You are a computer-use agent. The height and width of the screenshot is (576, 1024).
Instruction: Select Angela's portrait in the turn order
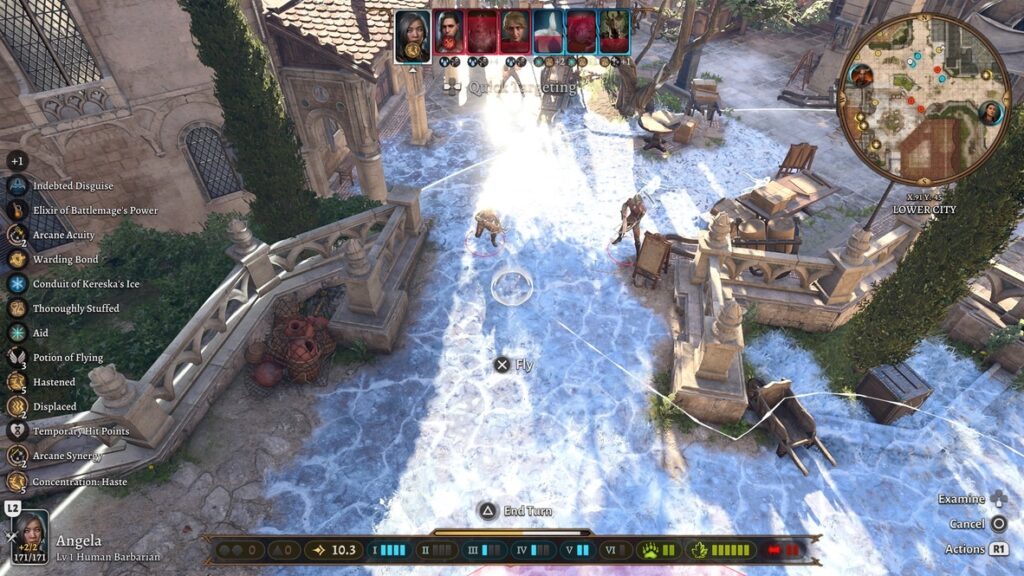pyautogui.click(x=413, y=35)
